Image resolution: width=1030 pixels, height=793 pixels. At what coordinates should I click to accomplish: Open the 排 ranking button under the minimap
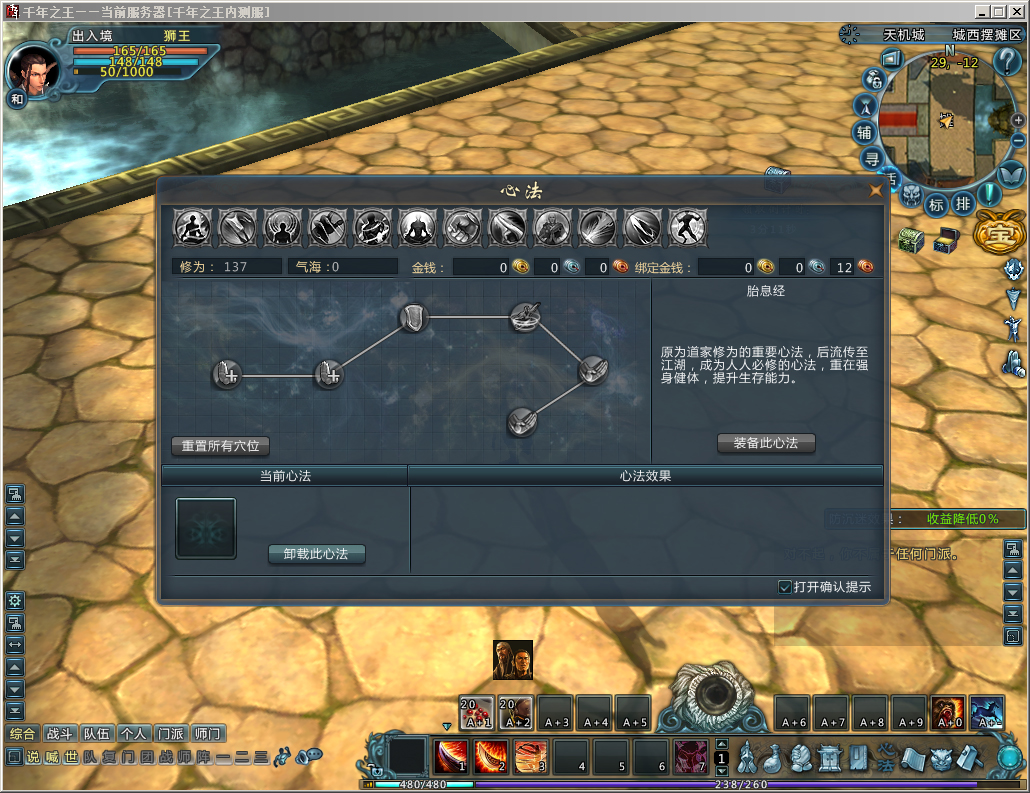(962, 204)
